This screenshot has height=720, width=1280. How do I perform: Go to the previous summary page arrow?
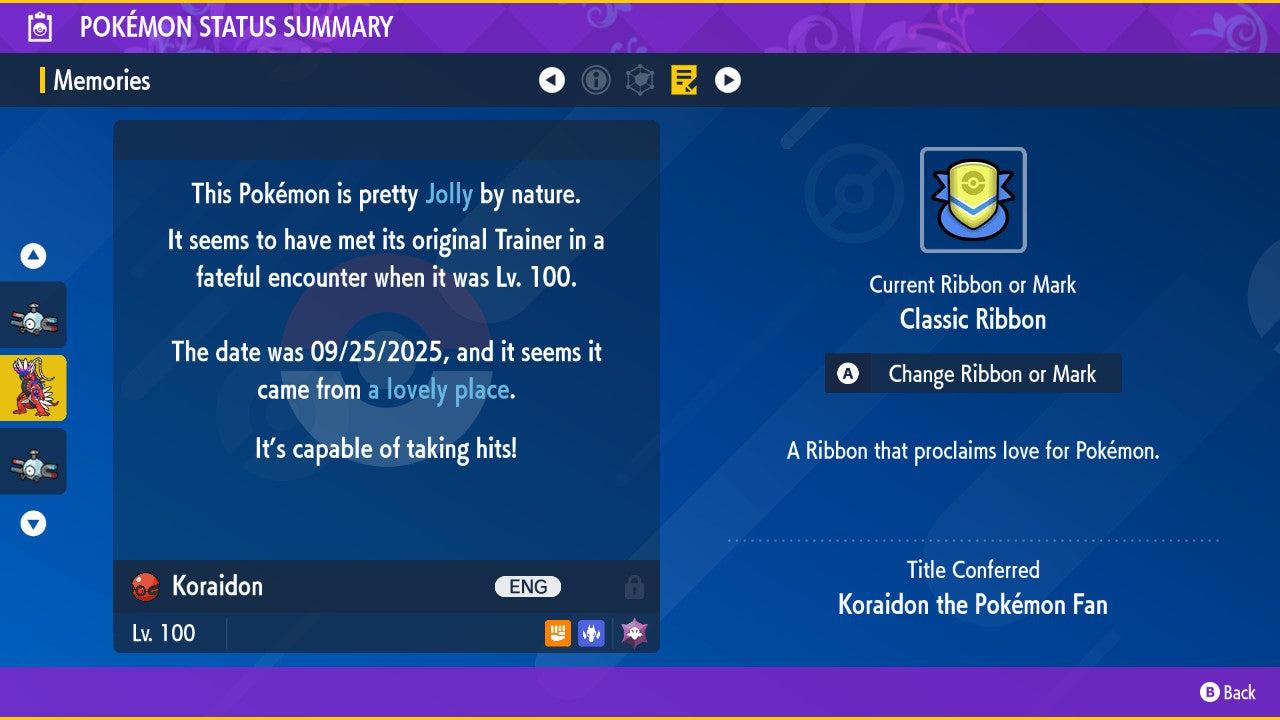[552, 80]
